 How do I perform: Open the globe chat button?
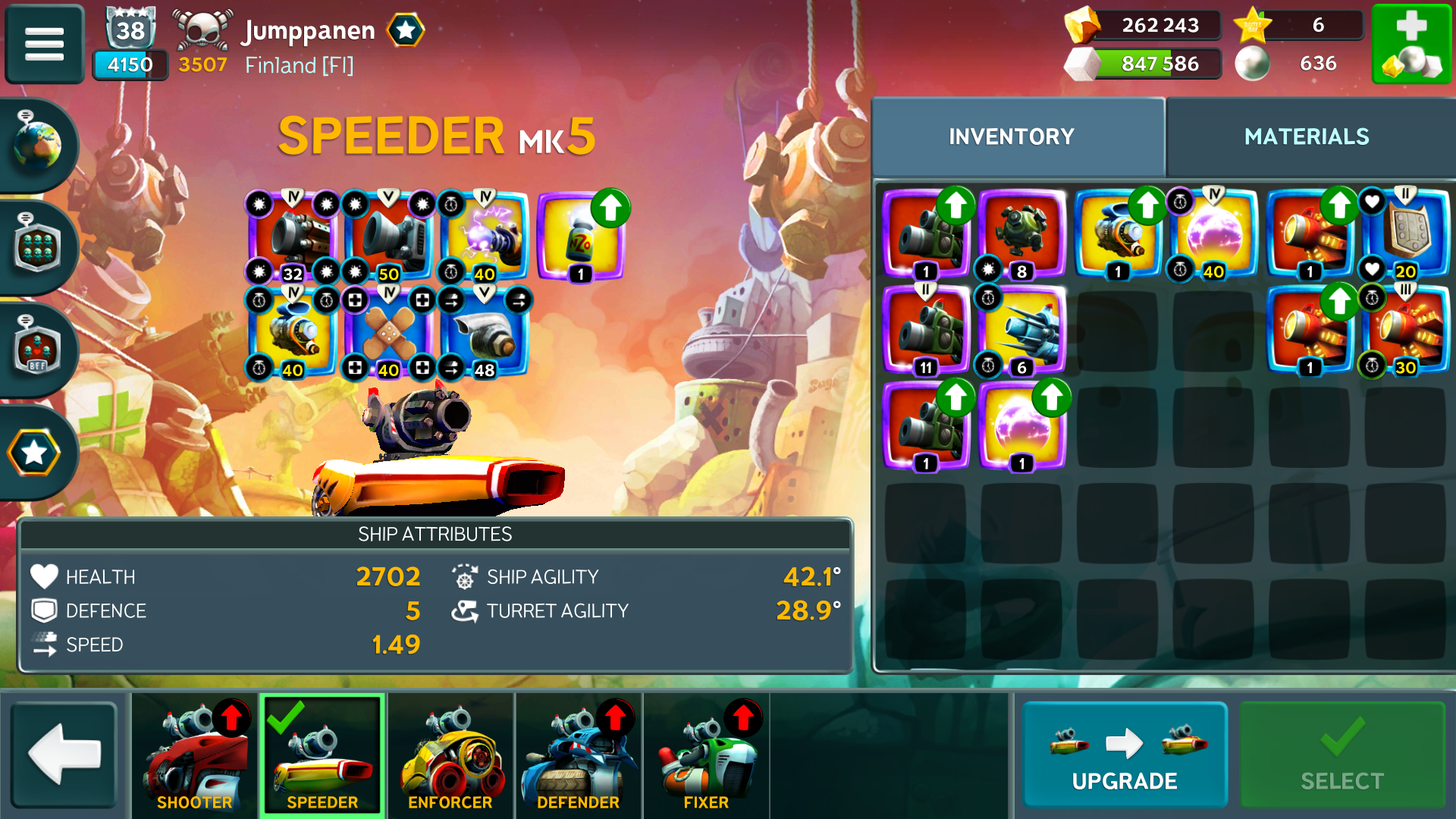(x=37, y=144)
